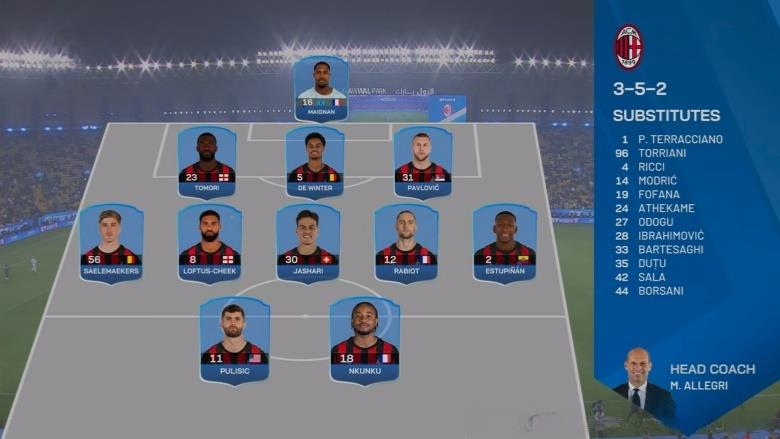Select goalkeeper Maignan's player card
Screen dimensions: 780x439
(321, 88)
